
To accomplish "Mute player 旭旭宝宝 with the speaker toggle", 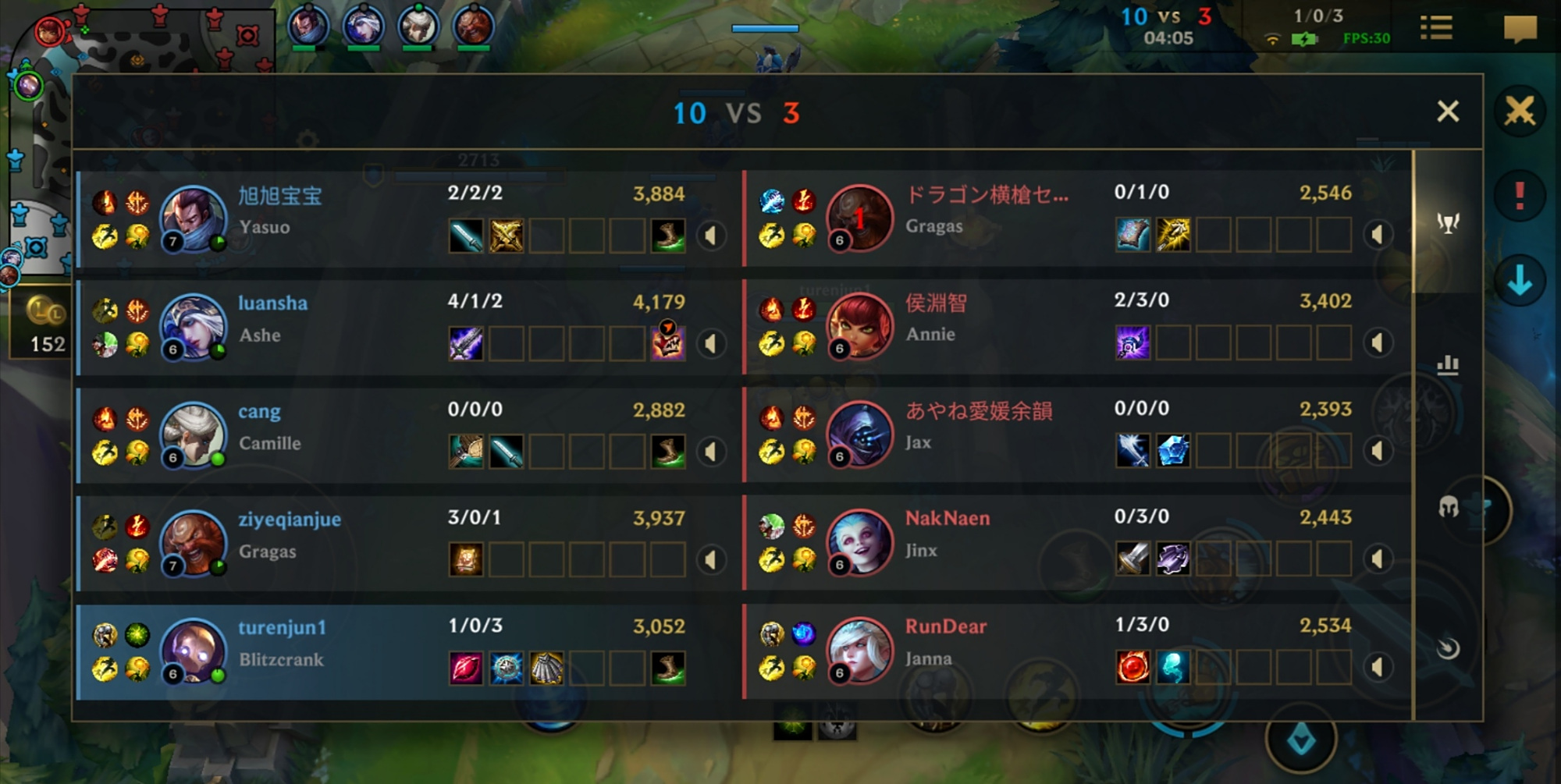I will pos(711,234).
